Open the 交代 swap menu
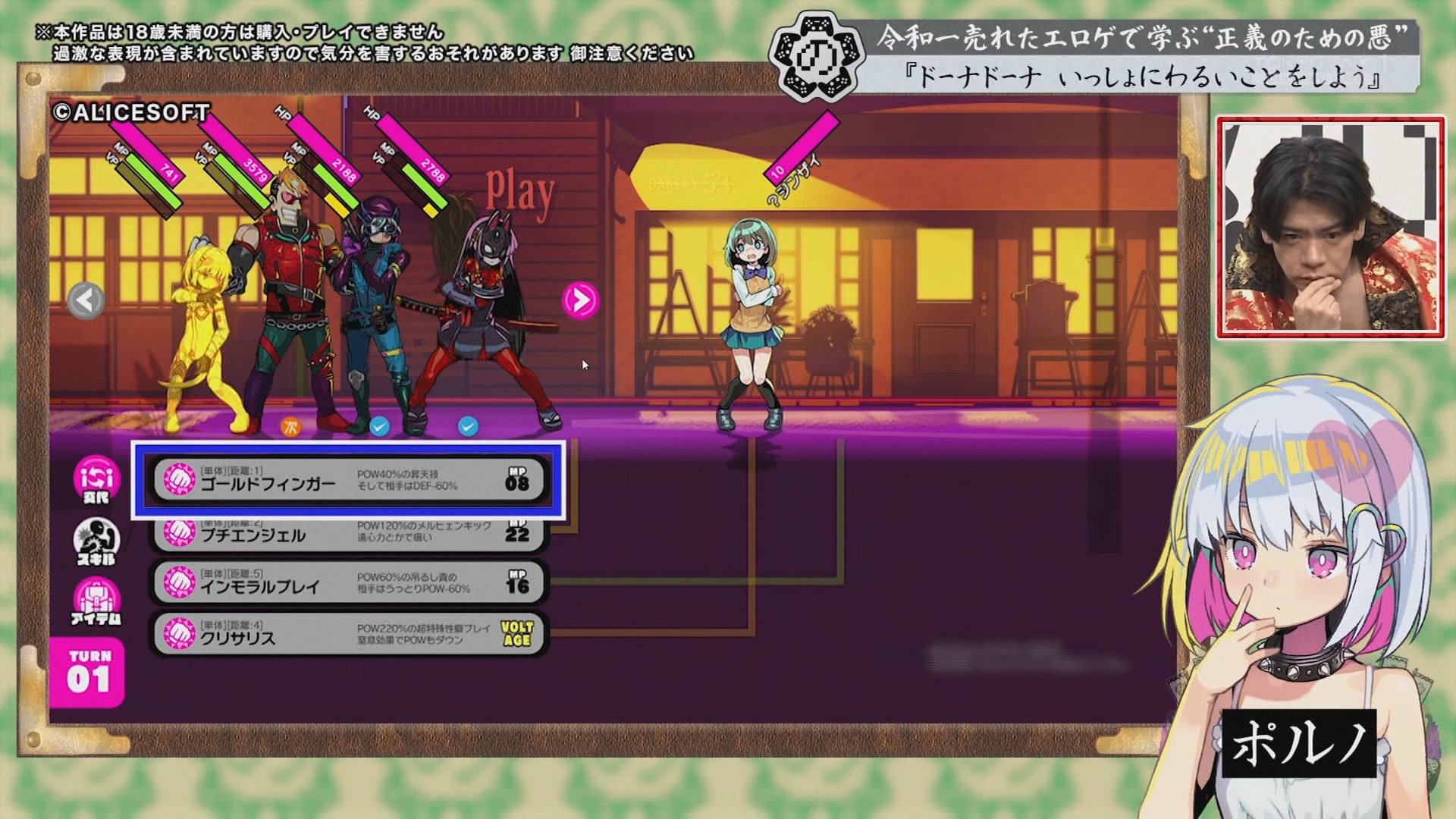The width and height of the screenshot is (1456, 819). pyautogui.click(x=96, y=479)
